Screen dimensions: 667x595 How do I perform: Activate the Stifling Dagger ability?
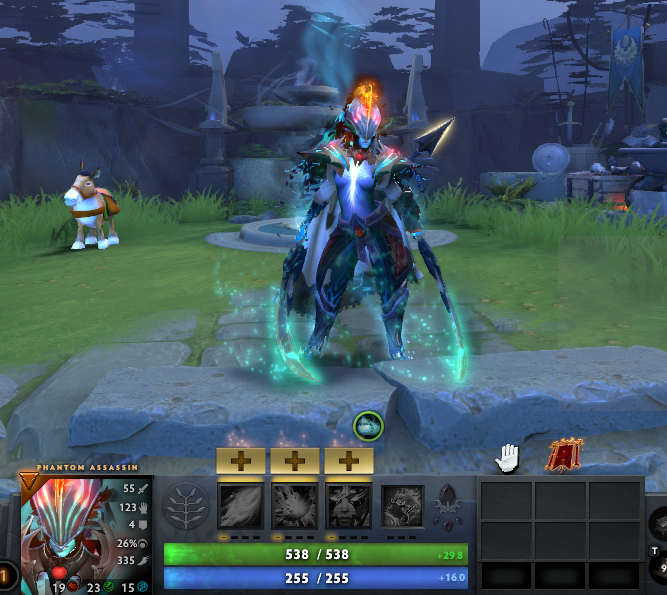241,506
